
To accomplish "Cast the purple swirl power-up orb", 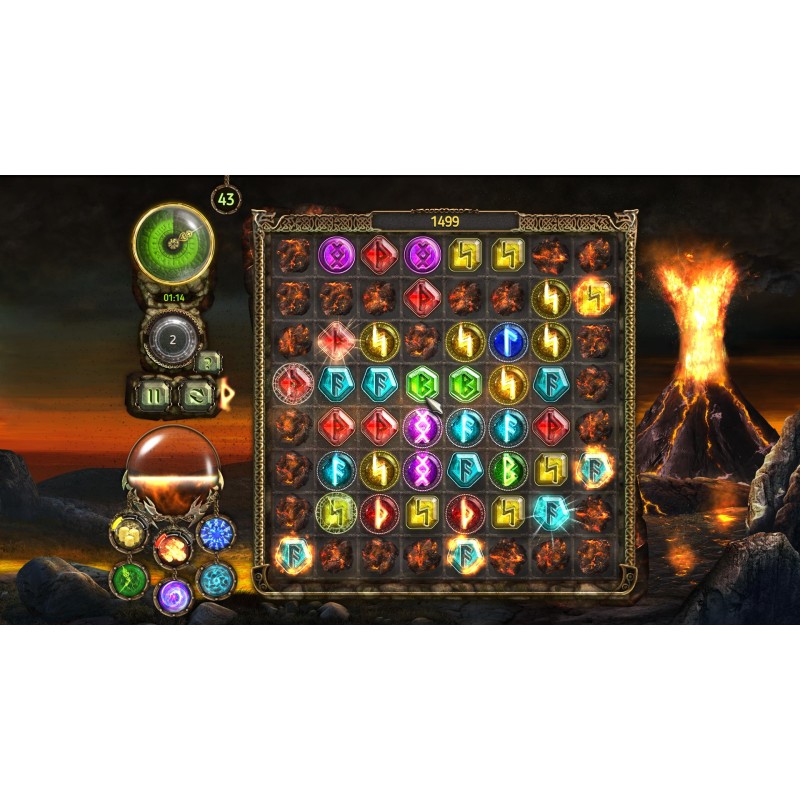I will pos(172,596).
